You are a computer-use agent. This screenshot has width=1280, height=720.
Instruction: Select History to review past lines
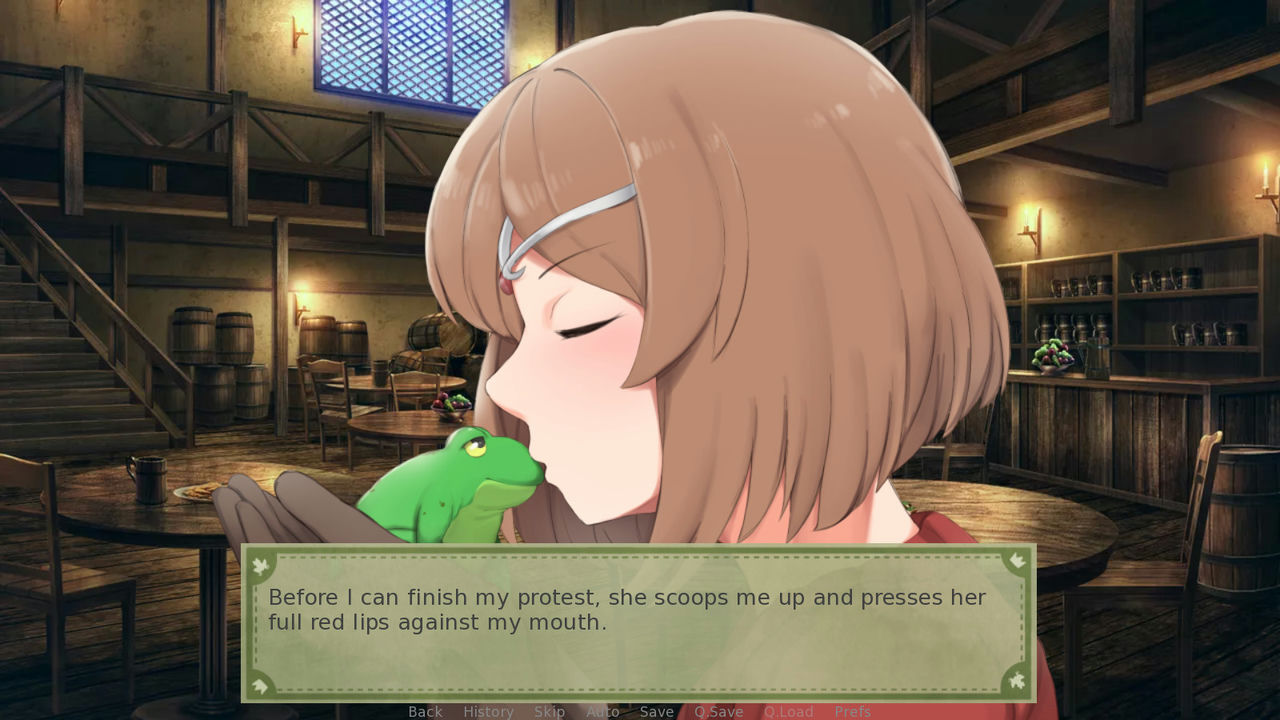click(x=488, y=711)
